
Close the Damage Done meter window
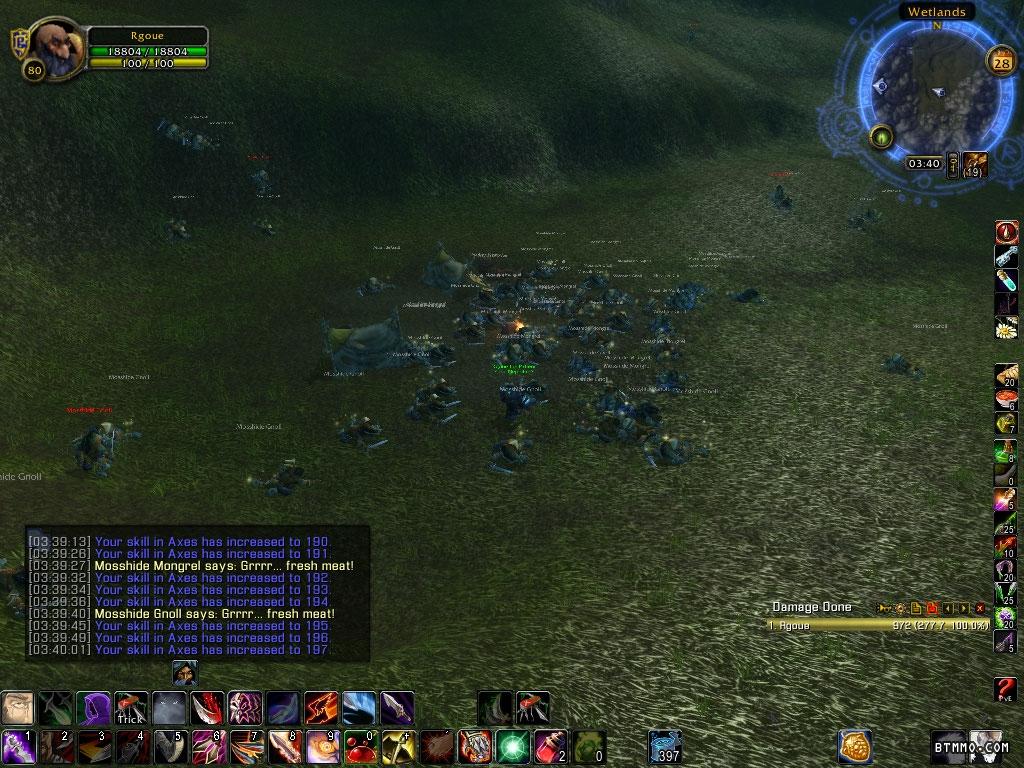[980, 608]
